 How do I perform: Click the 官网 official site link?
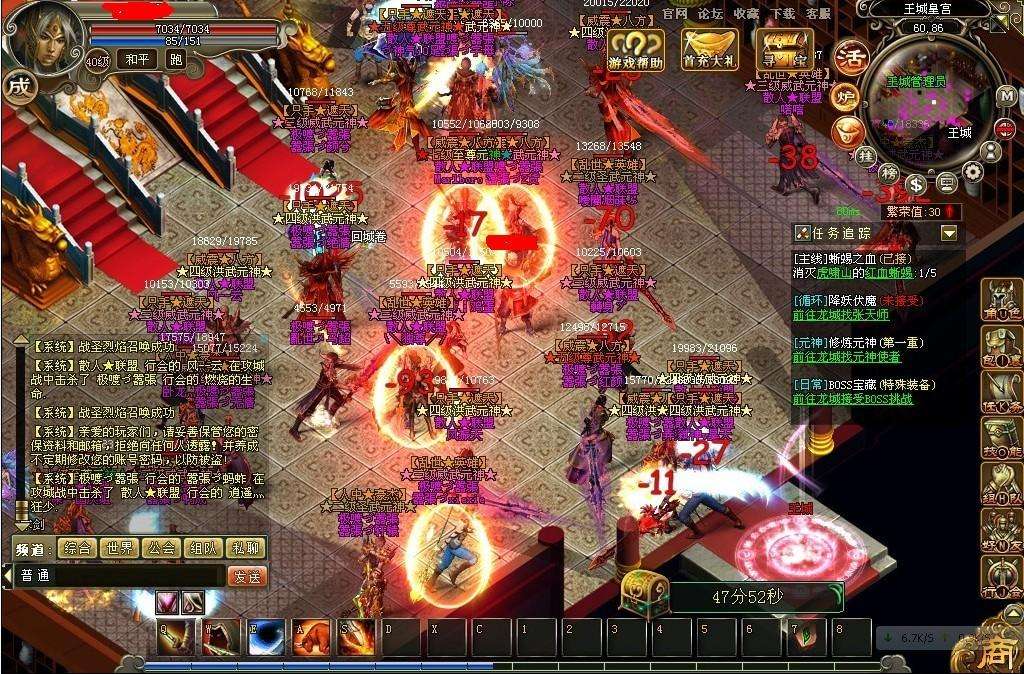tap(676, 14)
